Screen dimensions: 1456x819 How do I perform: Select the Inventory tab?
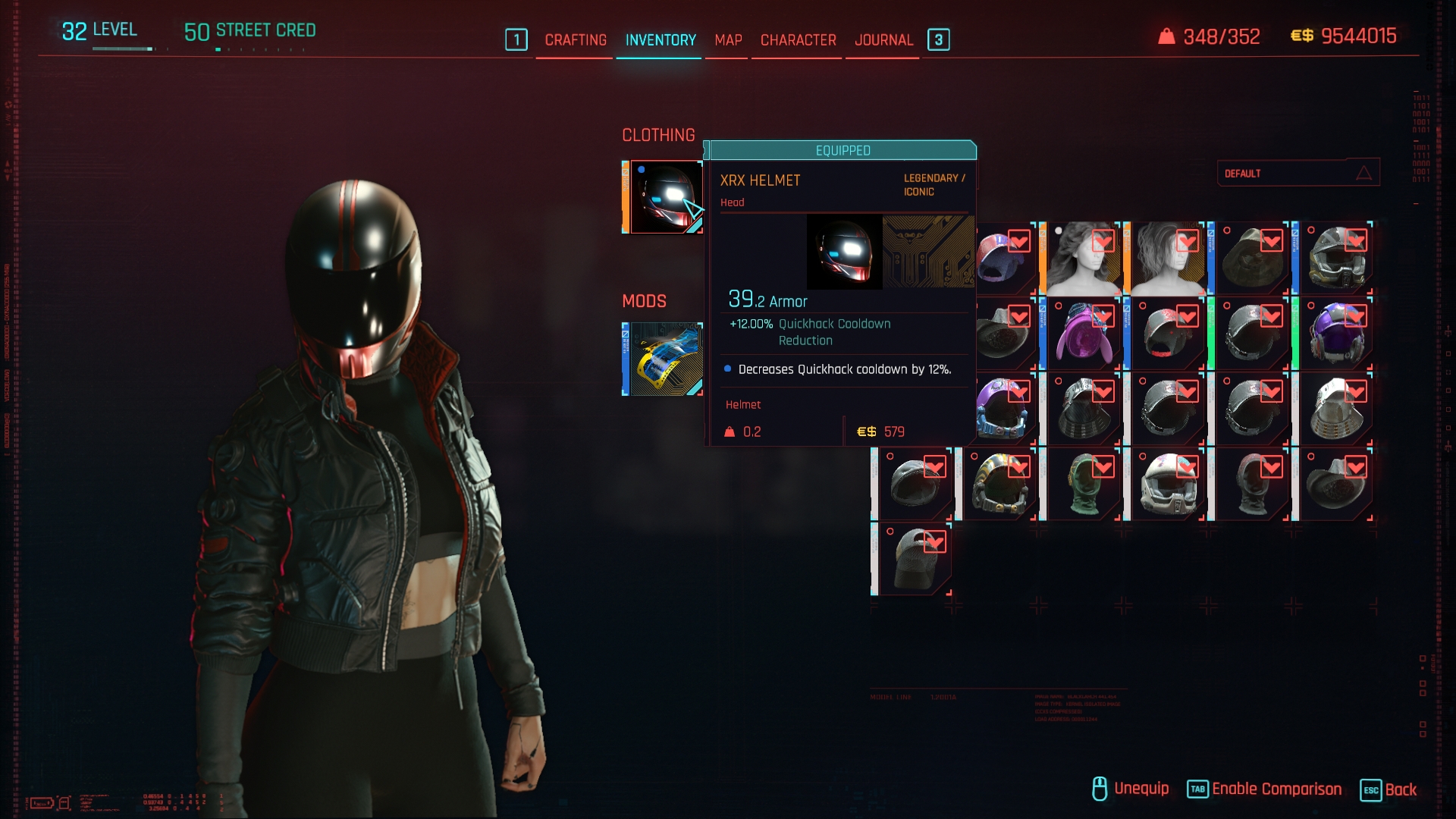661,40
